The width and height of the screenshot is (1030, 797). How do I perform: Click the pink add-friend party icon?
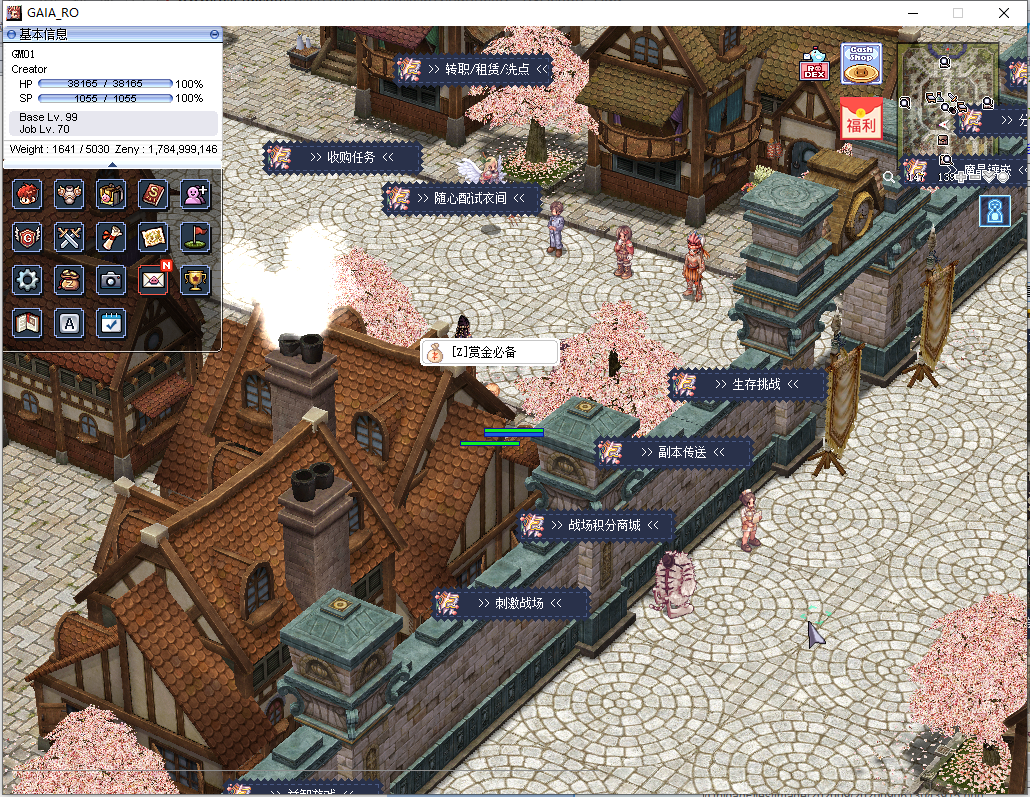(195, 194)
